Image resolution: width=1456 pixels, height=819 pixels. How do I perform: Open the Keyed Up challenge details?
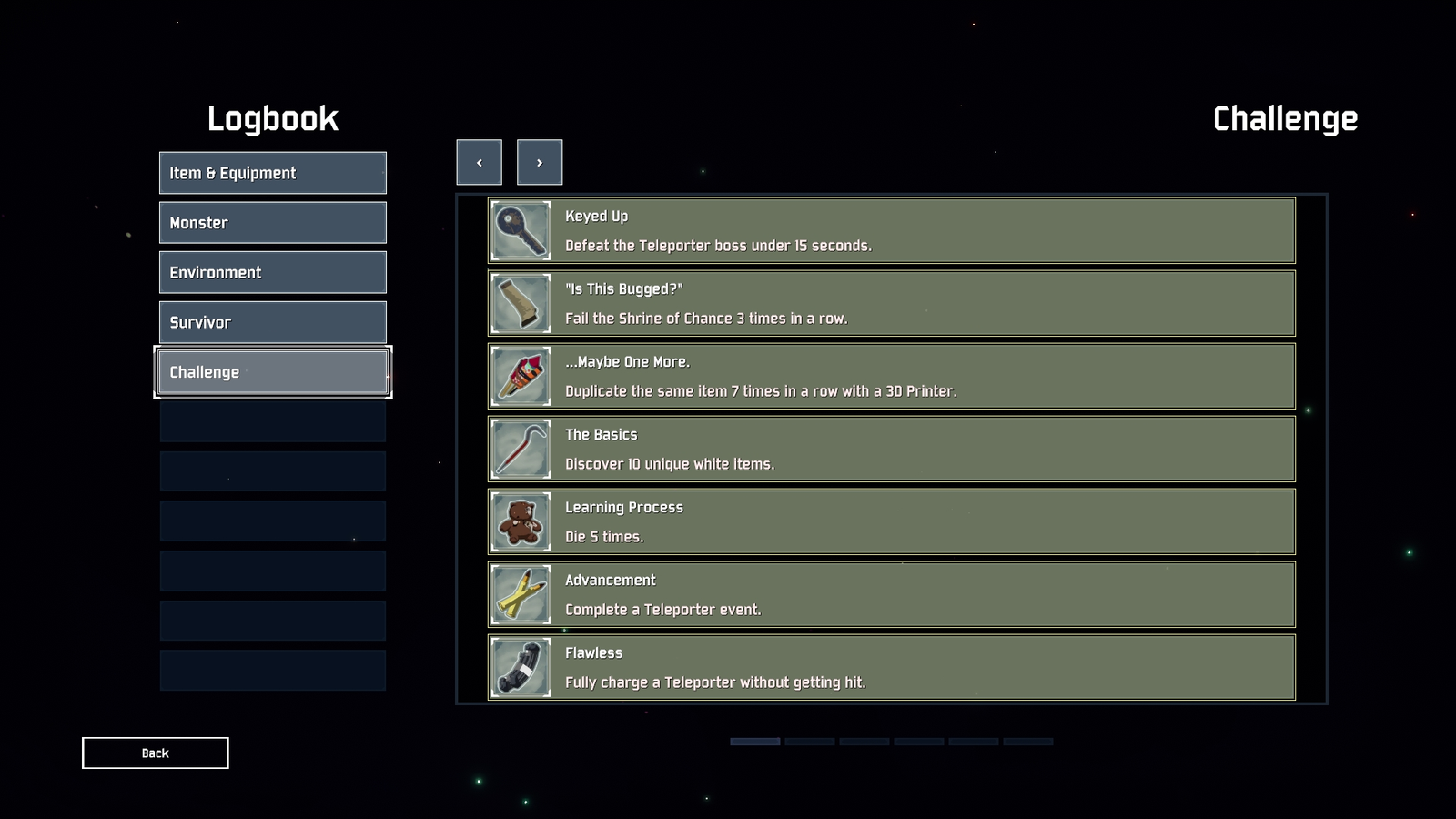pyautogui.click(x=890, y=230)
